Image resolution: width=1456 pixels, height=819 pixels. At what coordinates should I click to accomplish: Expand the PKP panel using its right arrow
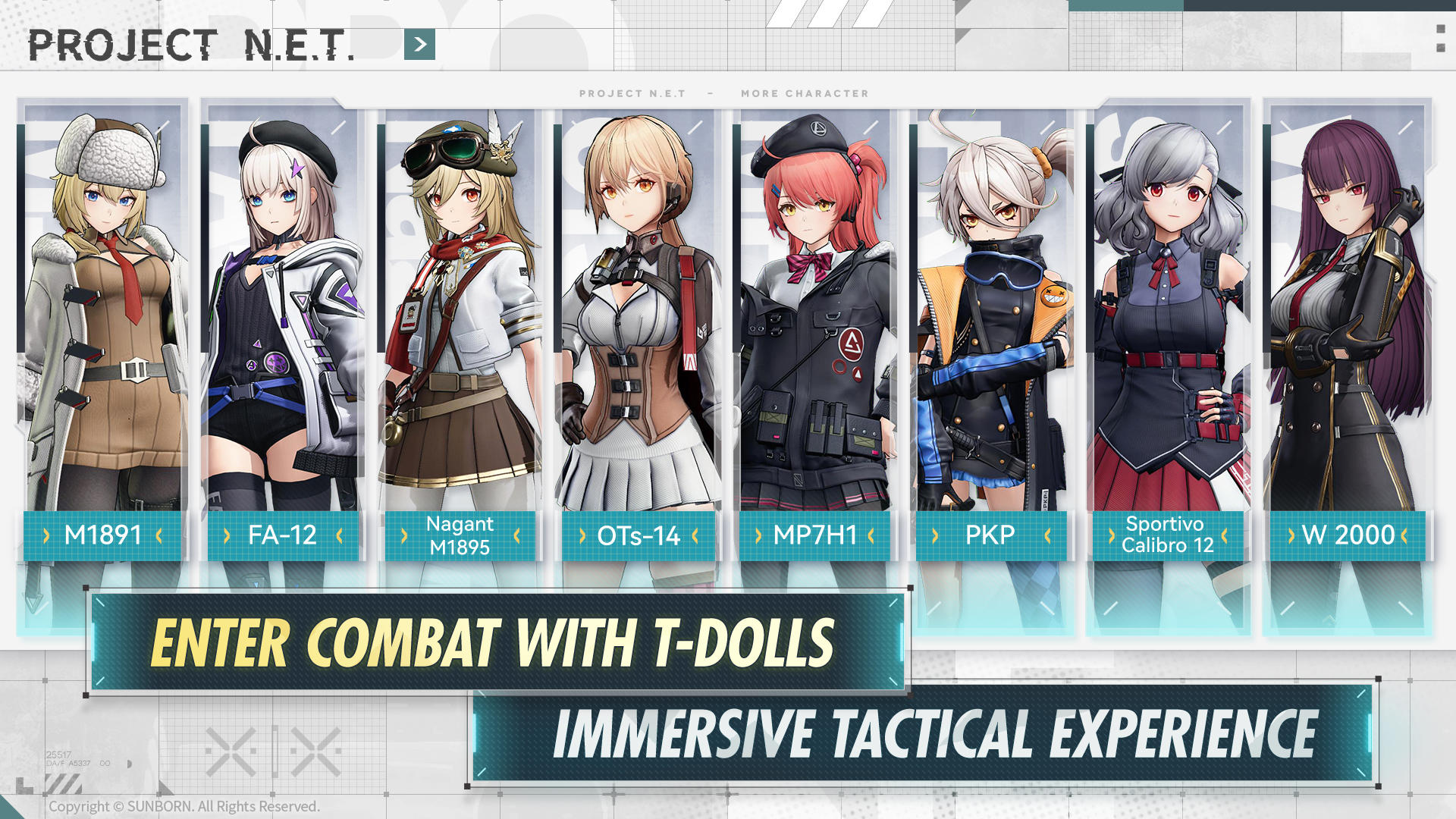click(1046, 535)
